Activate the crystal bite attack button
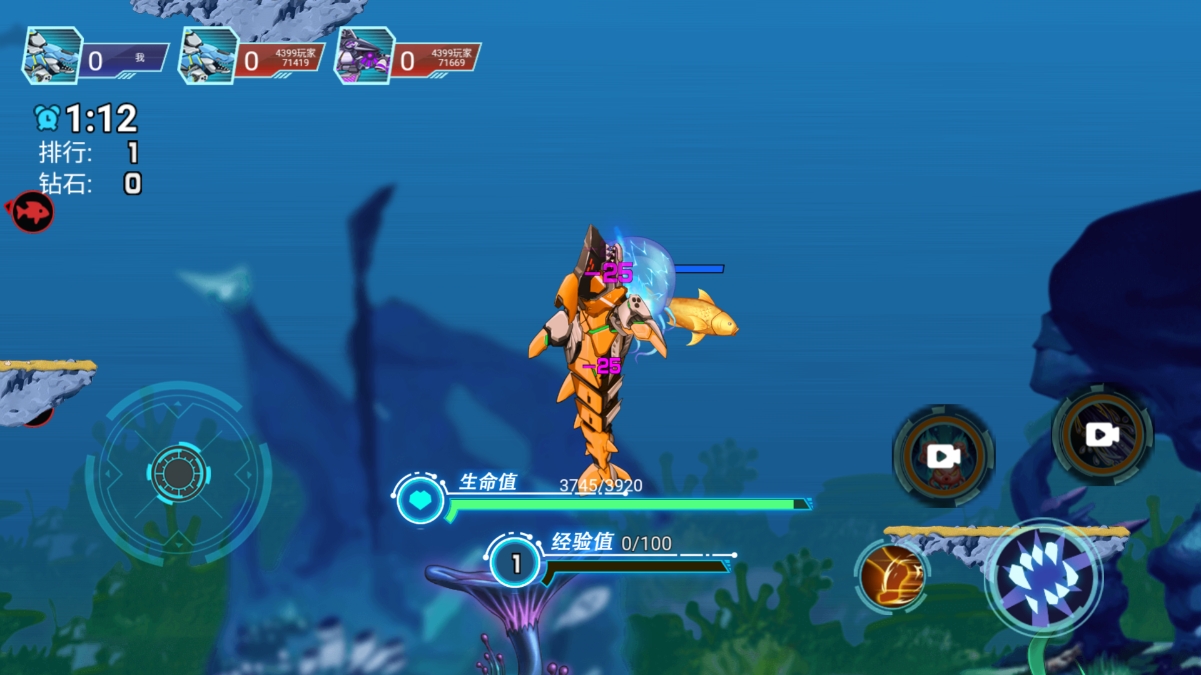This screenshot has width=1201, height=675. (x=1043, y=577)
